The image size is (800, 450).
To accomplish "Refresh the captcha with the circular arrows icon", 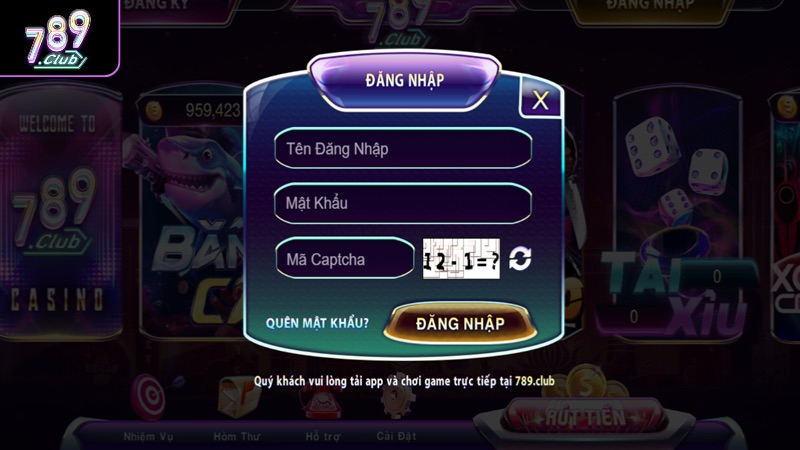I will click(520, 259).
